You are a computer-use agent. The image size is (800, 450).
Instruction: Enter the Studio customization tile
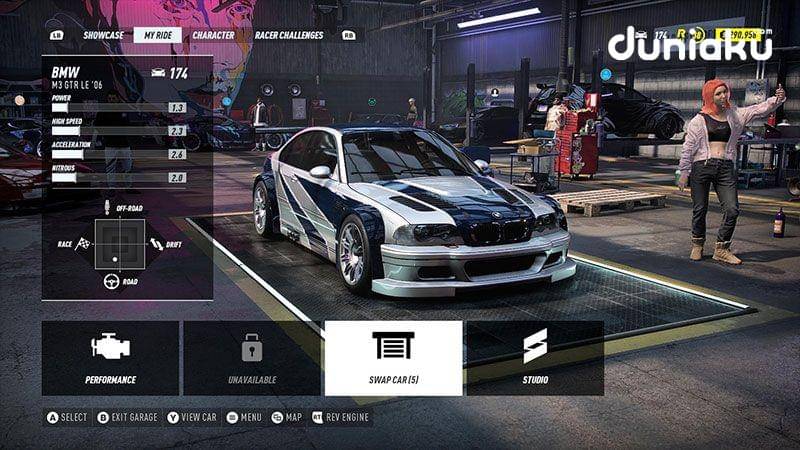pyautogui.click(x=535, y=357)
